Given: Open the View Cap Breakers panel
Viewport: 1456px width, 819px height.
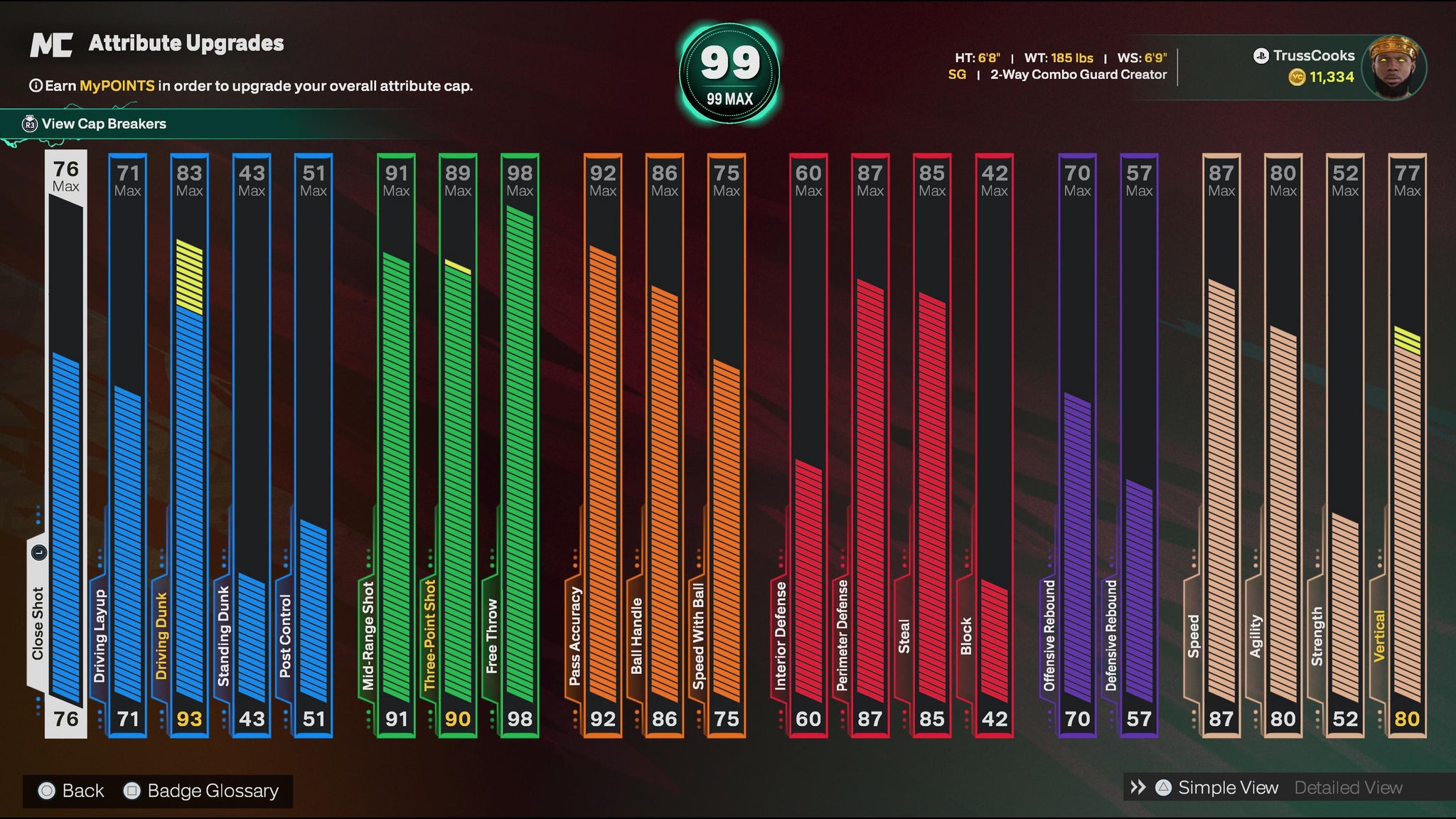Looking at the screenshot, I should [103, 124].
